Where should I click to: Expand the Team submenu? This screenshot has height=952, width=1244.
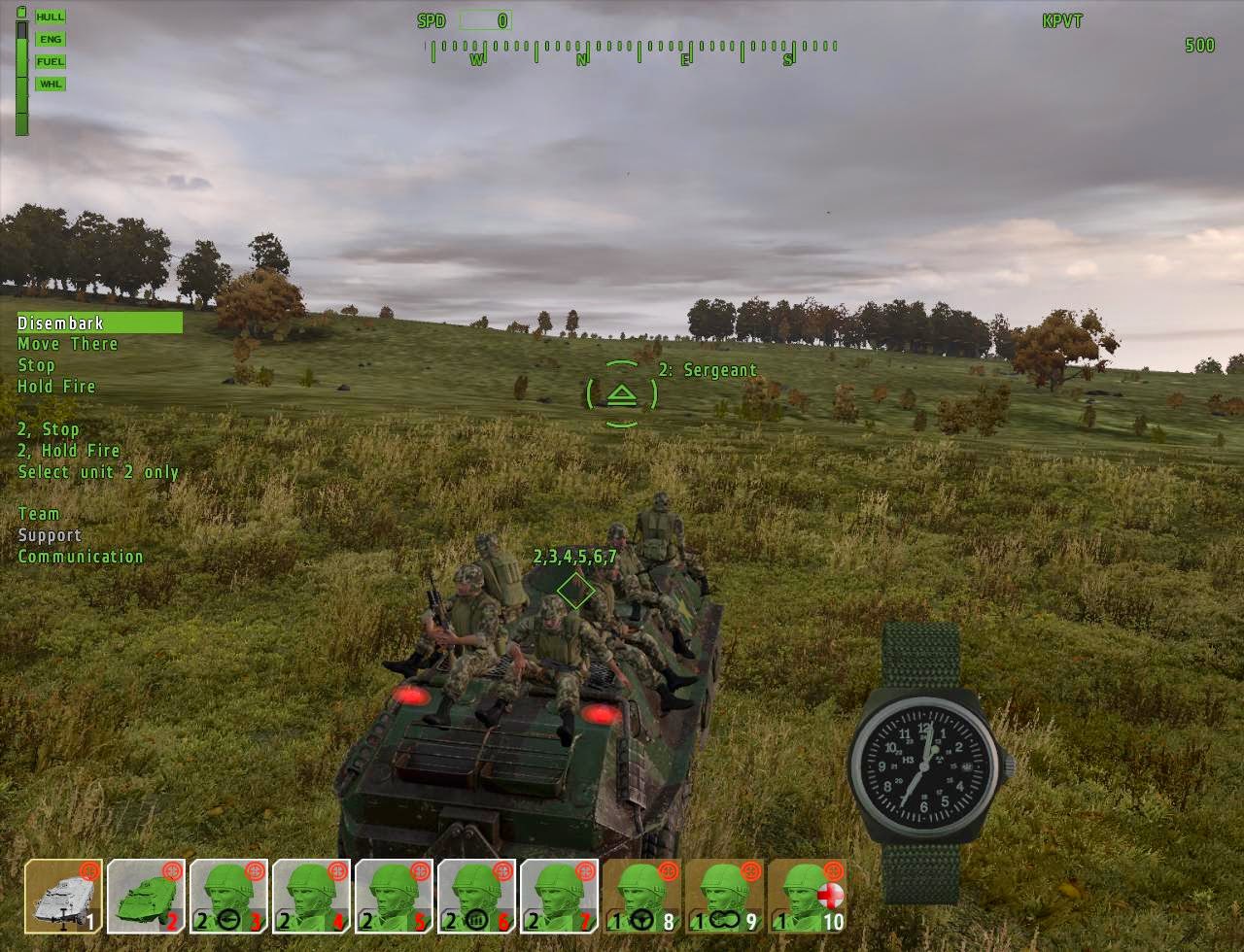click(x=38, y=513)
